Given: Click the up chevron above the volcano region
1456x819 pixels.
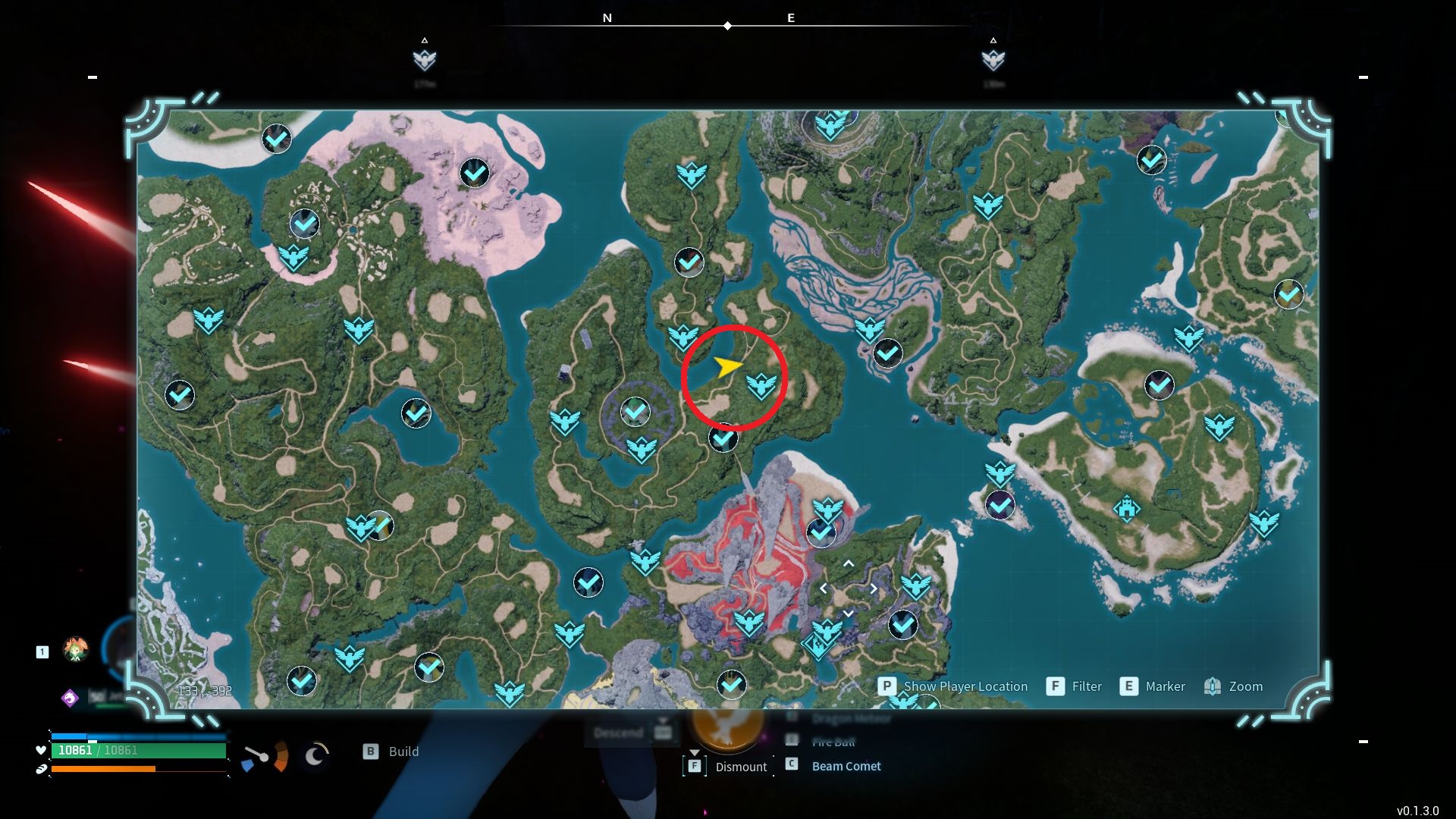Looking at the screenshot, I should [849, 563].
